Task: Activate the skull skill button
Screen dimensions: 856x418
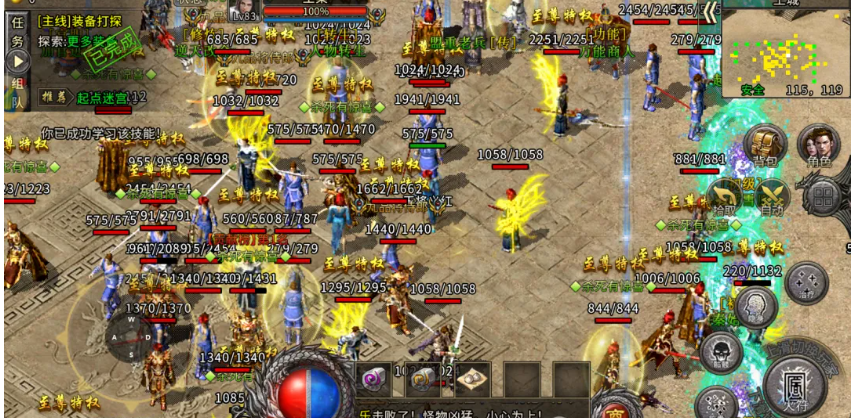Action: (x=720, y=350)
